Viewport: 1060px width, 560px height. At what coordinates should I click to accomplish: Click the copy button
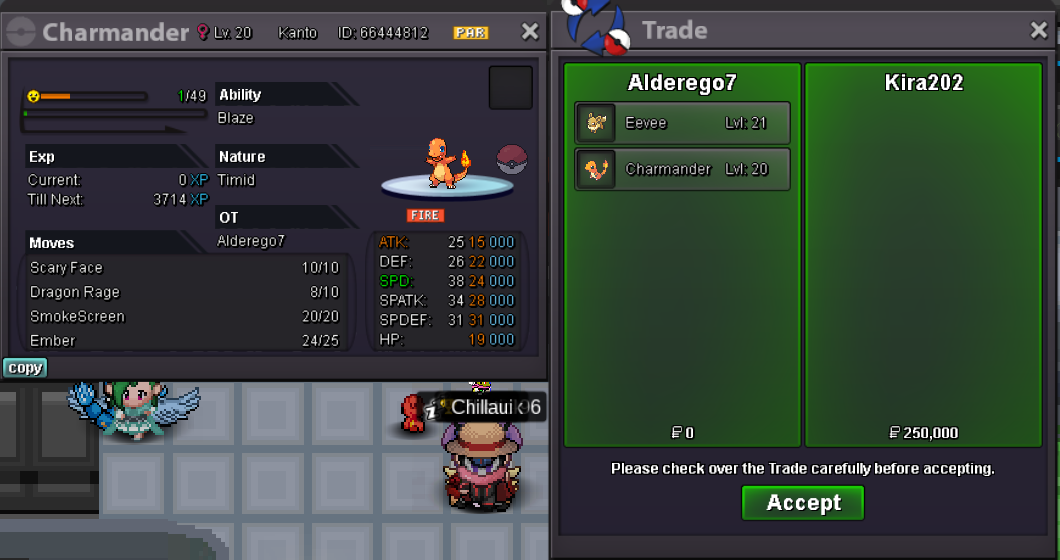25,368
